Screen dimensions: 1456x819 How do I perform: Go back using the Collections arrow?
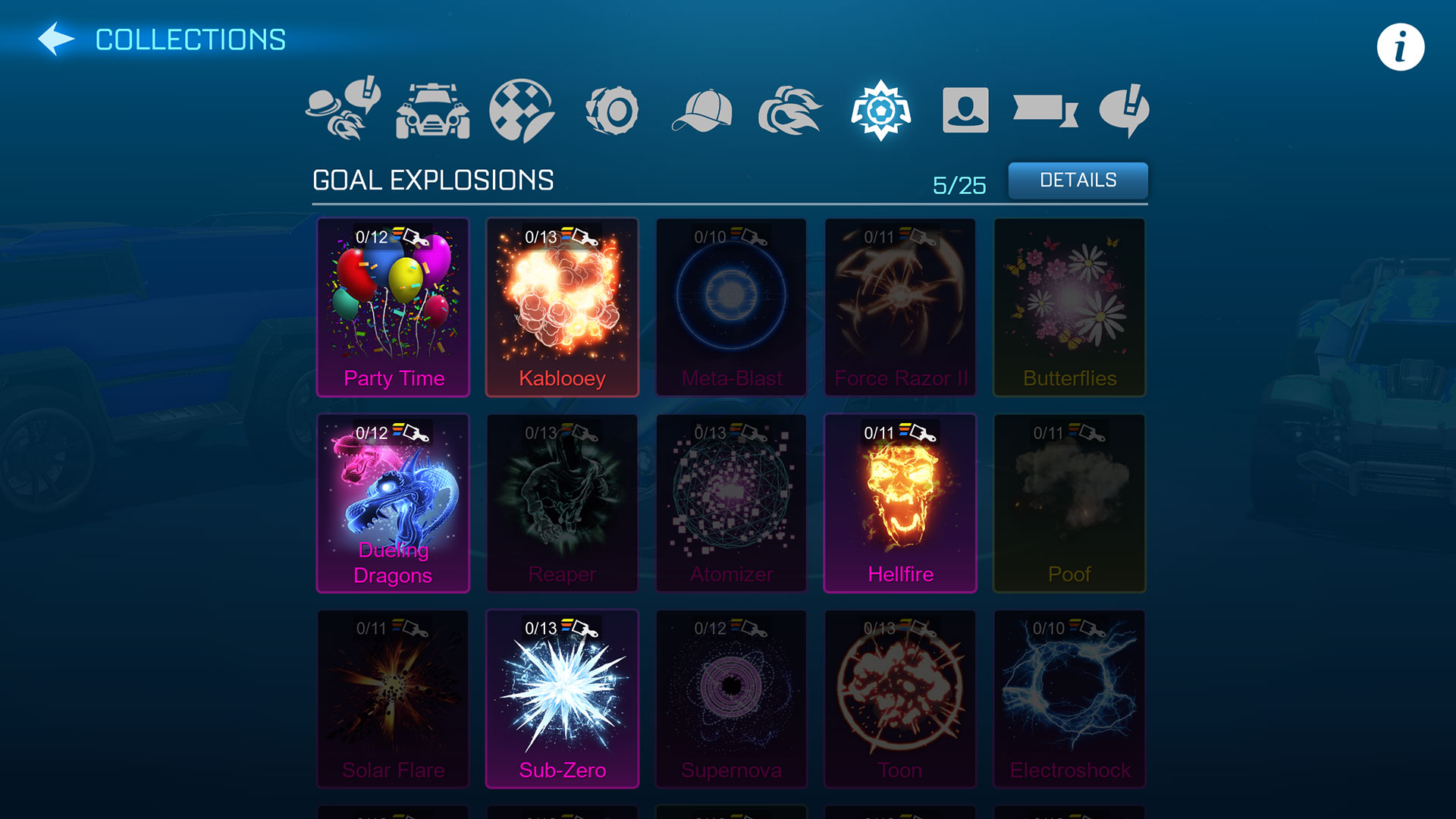[58, 39]
